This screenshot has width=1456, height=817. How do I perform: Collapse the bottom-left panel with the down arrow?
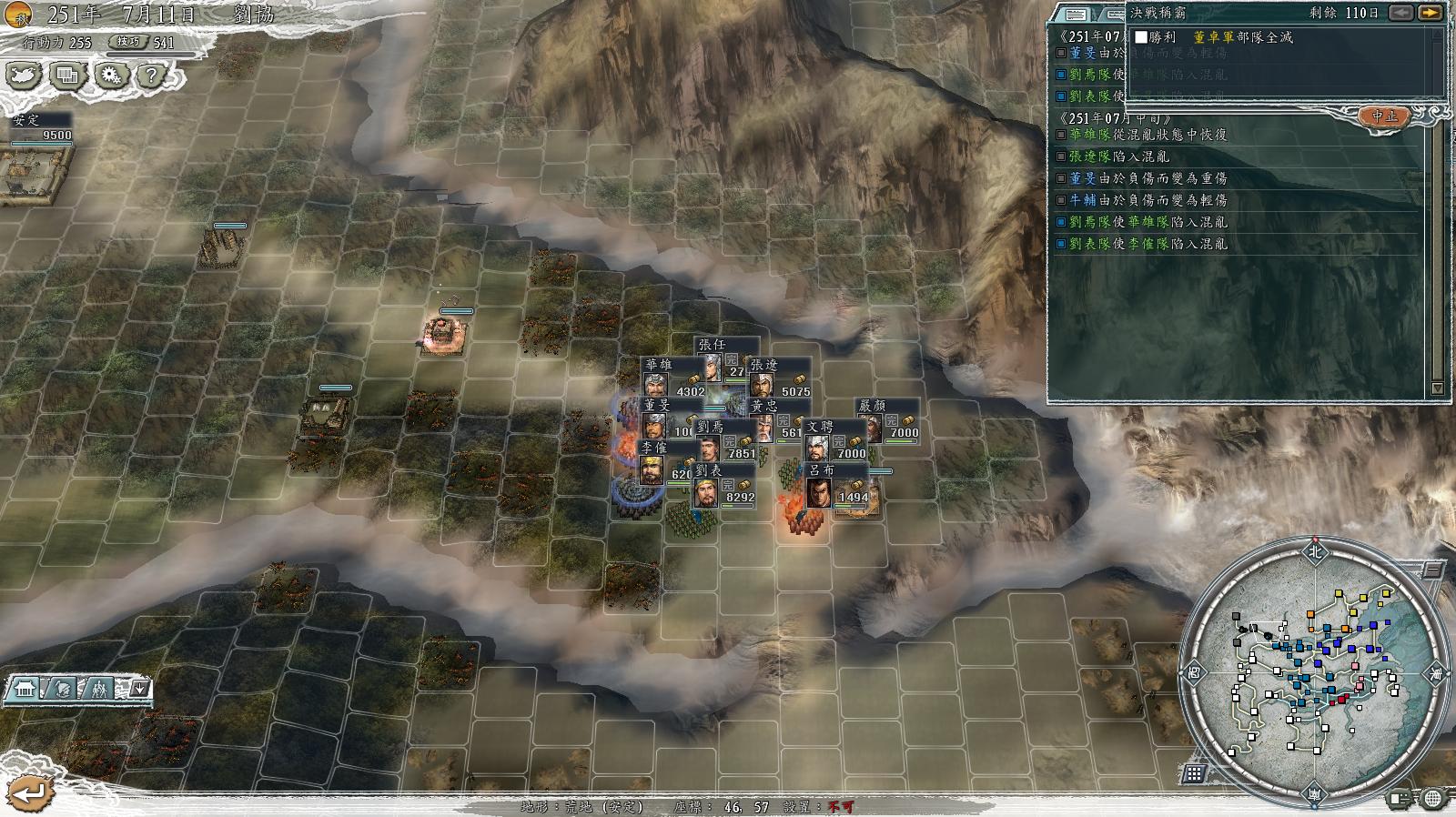pyautogui.click(x=138, y=689)
